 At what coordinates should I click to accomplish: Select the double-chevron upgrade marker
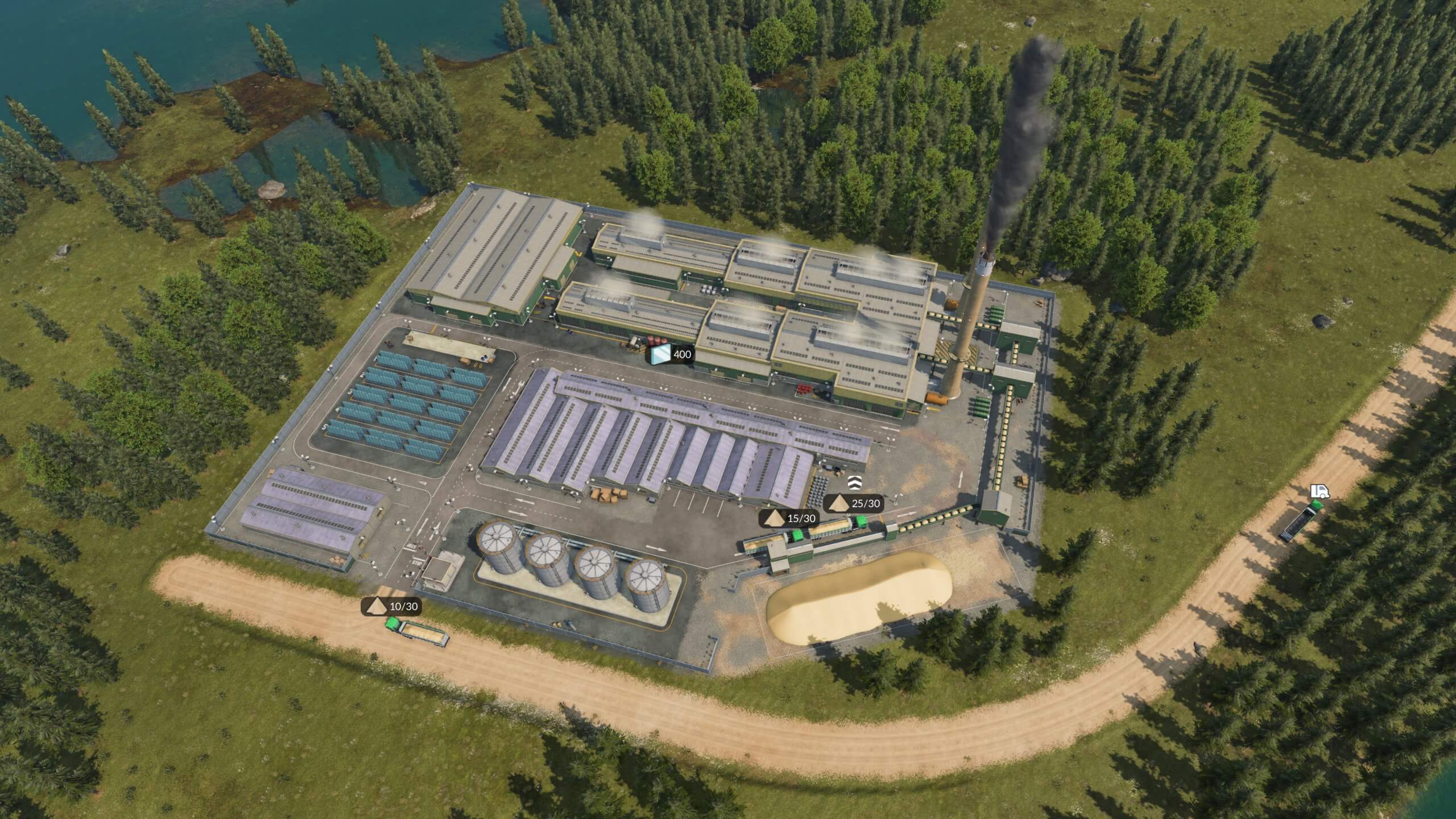tap(854, 482)
